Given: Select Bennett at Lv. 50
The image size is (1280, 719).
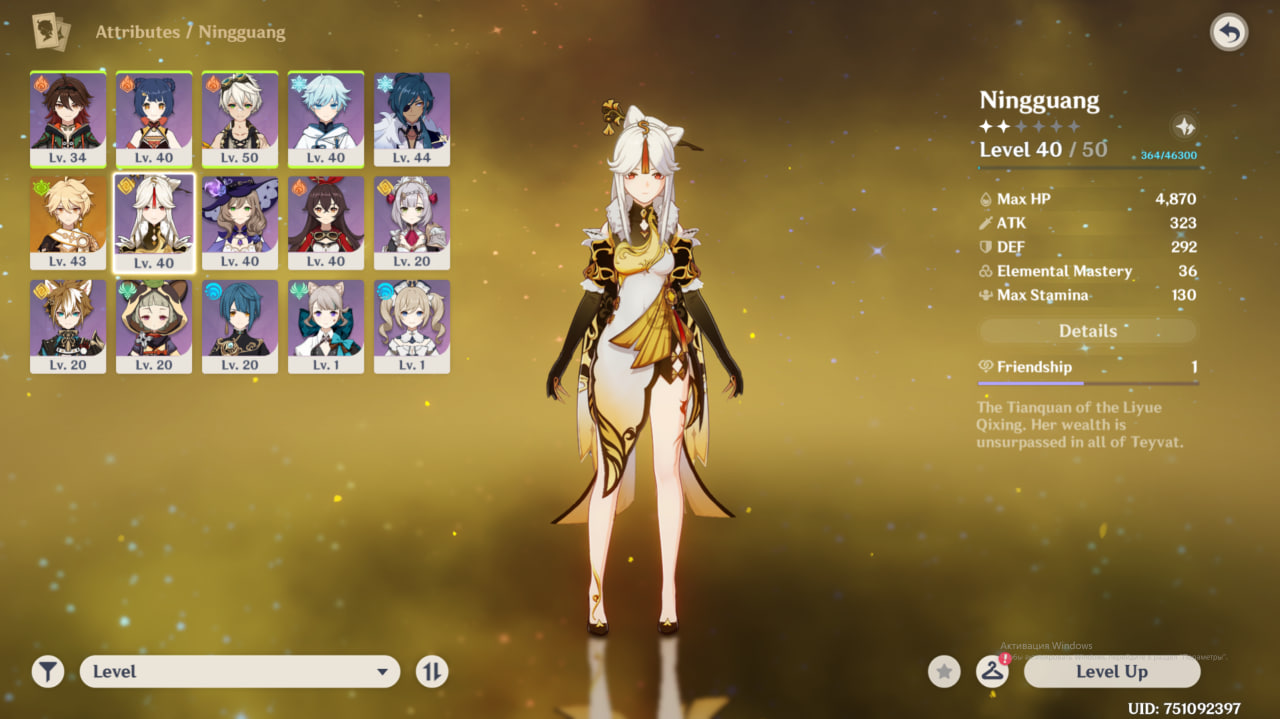Looking at the screenshot, I should (240, 119).
